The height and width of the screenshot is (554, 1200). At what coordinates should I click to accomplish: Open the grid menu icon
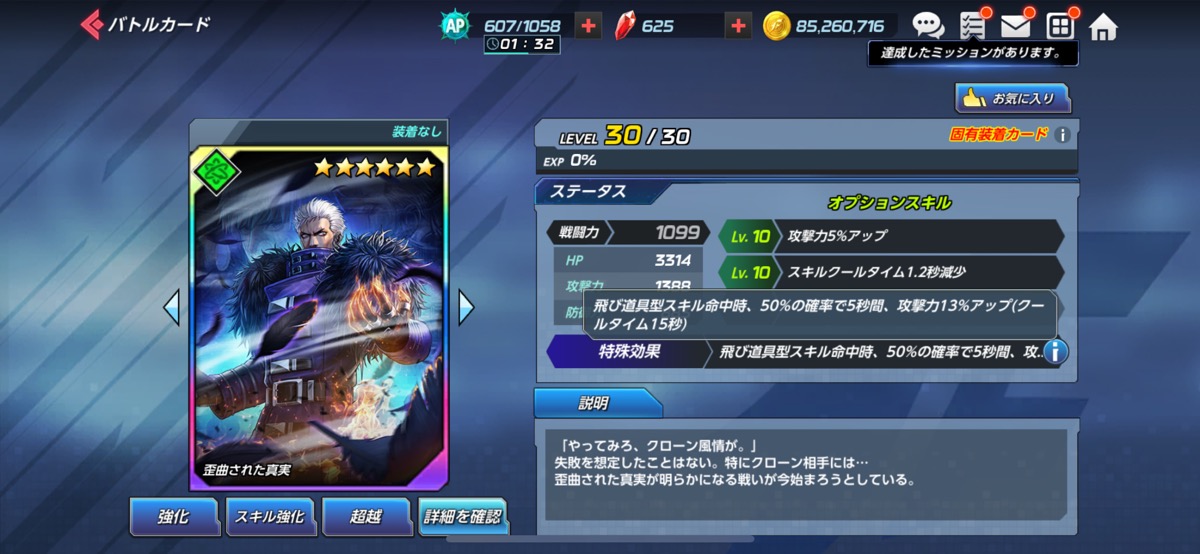tap(1060, 26)
